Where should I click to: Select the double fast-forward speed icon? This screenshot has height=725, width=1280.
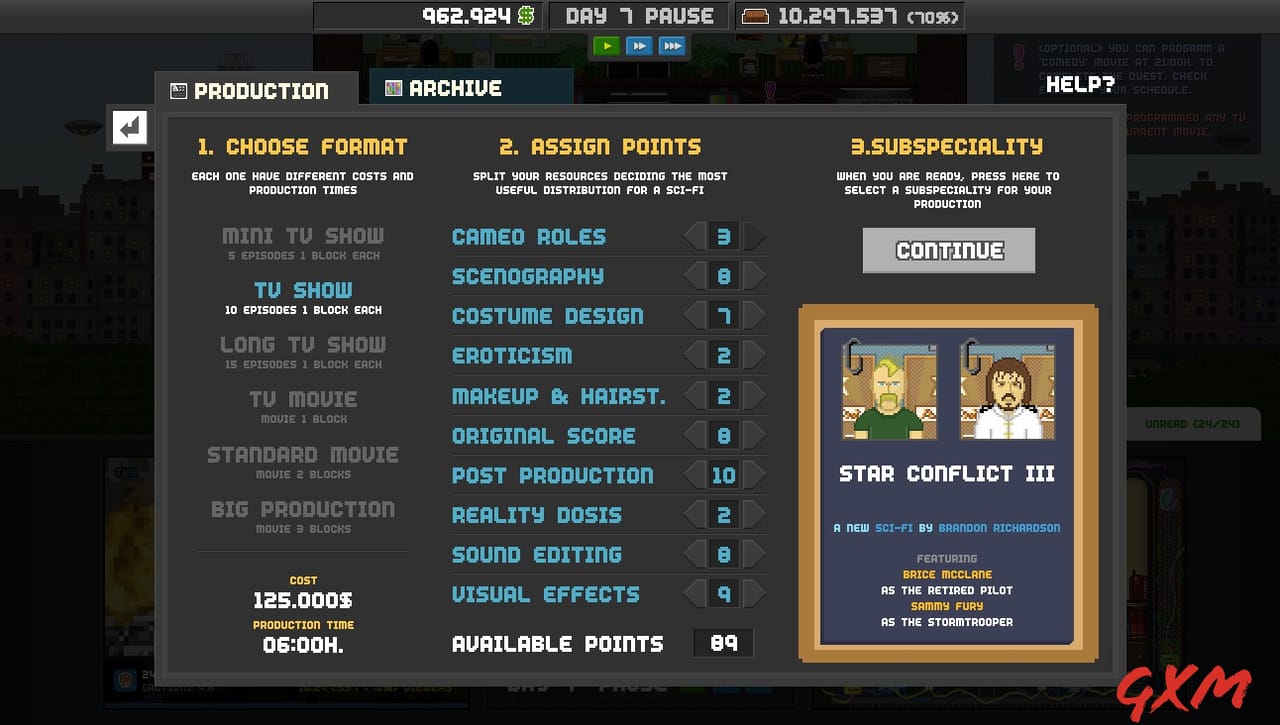click(x=639, y=45)
